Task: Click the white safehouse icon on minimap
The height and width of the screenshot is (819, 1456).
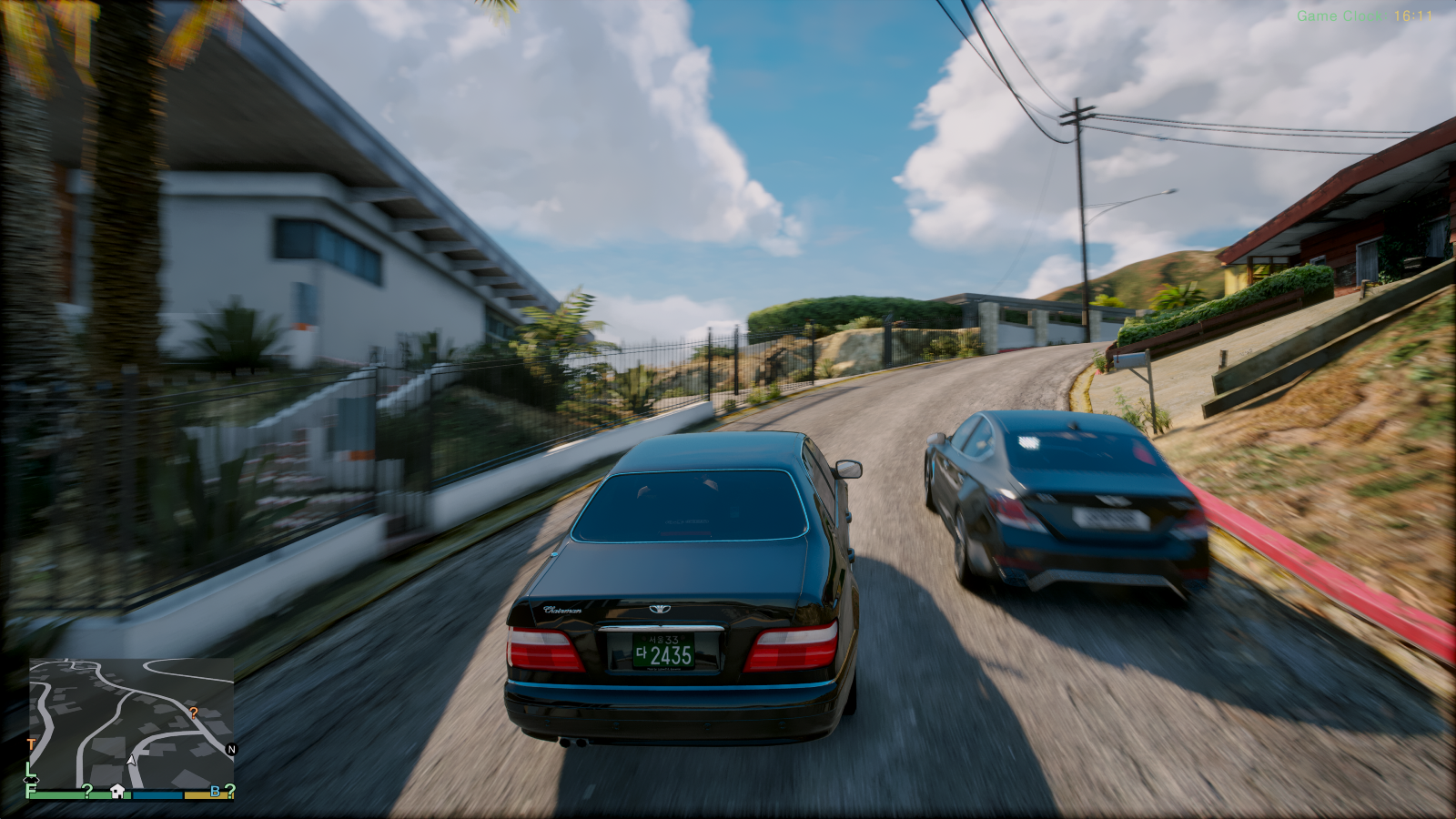Action: (x=117, y=791)
